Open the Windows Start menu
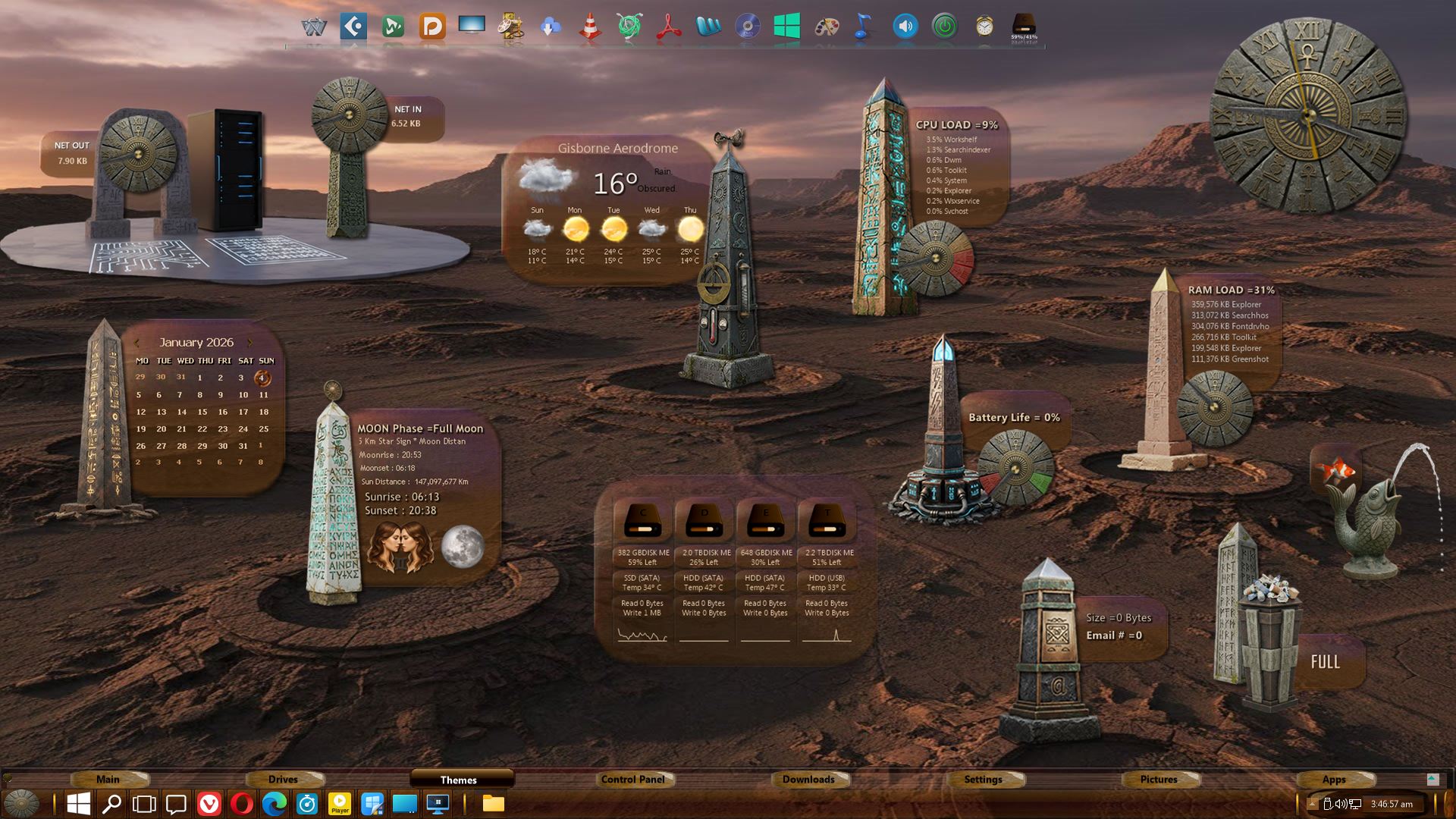Image resolution: width=1456 pixels, height=819 pixels. pos(78,803)
